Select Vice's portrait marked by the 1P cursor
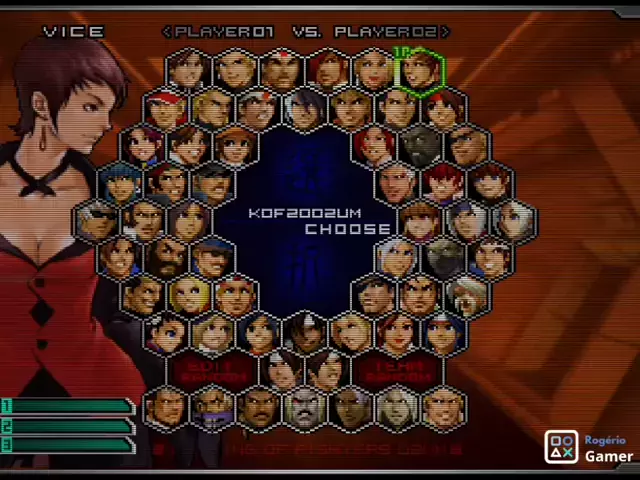This screenshot has height=480, width=640. coord(421,71)
